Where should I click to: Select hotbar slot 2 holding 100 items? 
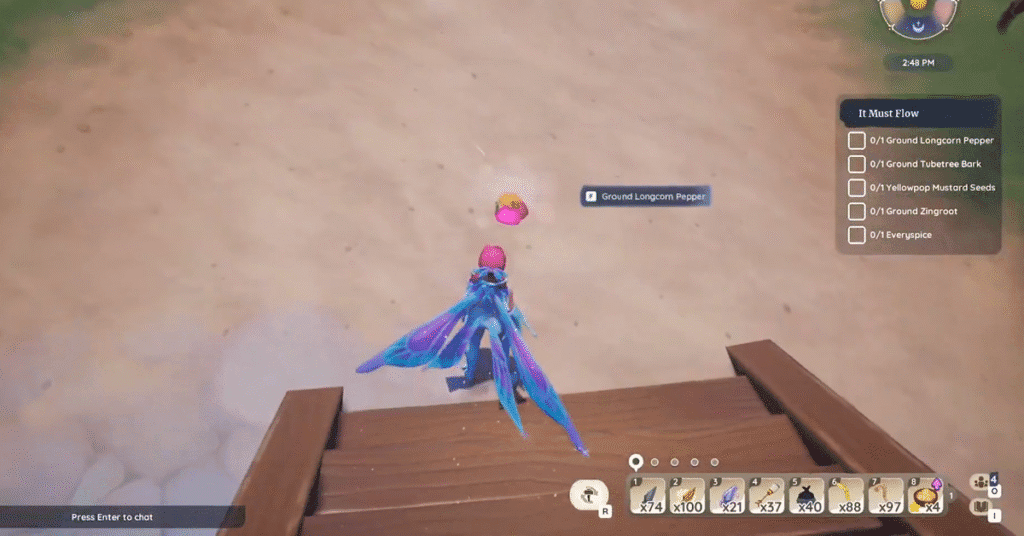[x=689, y=496]
